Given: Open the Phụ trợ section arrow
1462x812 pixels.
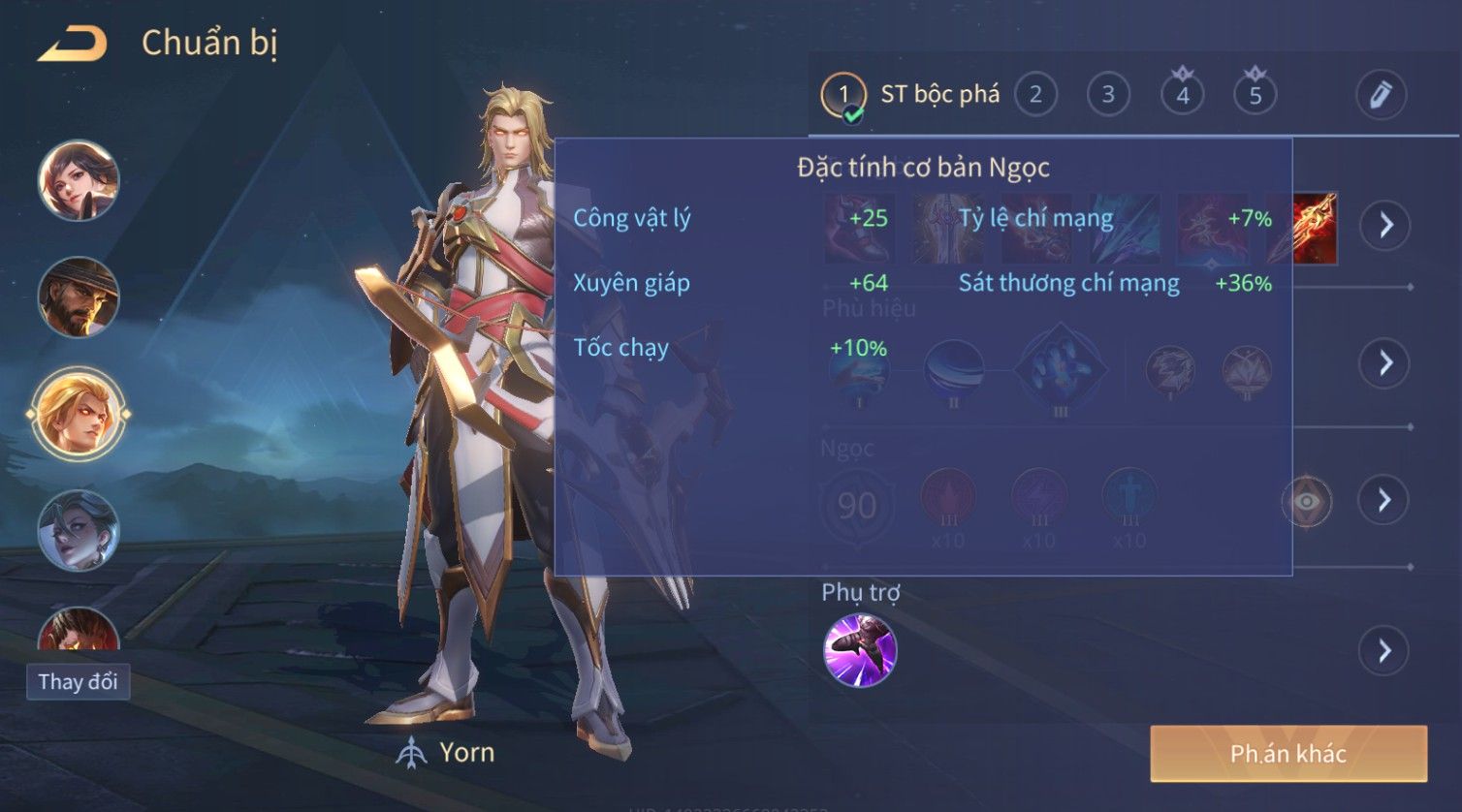Looking at the screenshot, I should (1384, 651).
